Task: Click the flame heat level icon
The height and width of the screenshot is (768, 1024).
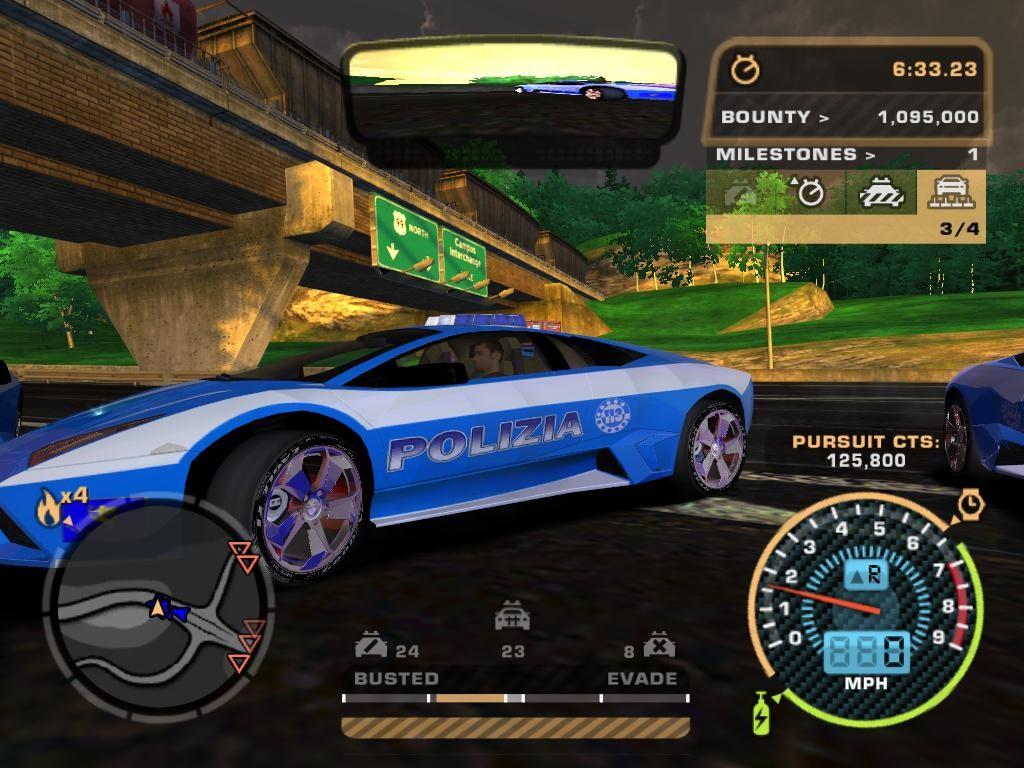Action: tap(48, 509)
